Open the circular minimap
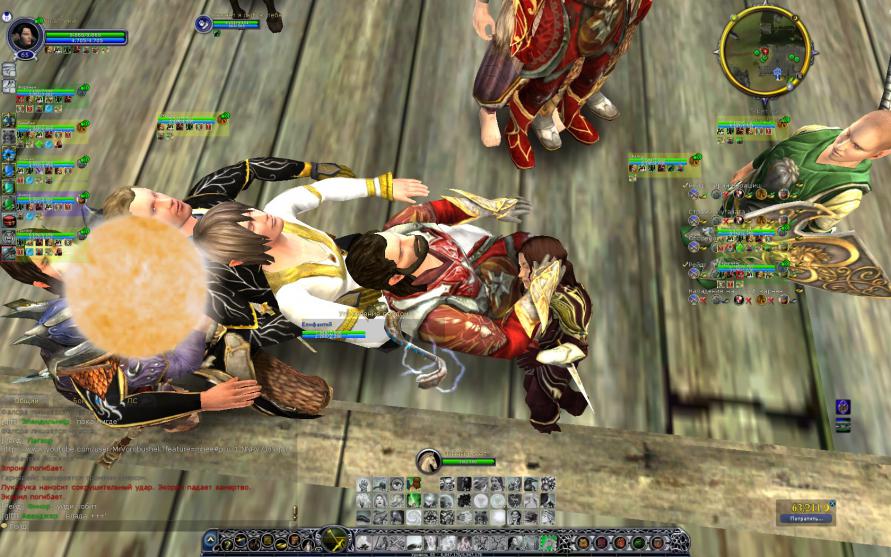The width and height of the screenshot is (891, 557). [765, 52]
